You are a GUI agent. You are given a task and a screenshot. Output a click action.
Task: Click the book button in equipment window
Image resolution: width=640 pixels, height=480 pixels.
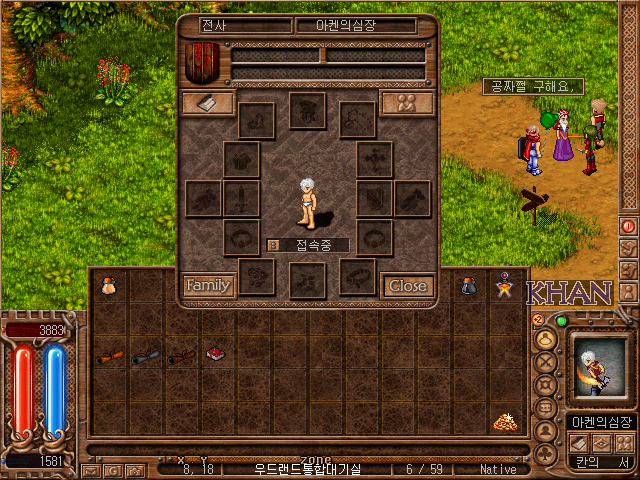pyautogui.click(x=208, y=103)
